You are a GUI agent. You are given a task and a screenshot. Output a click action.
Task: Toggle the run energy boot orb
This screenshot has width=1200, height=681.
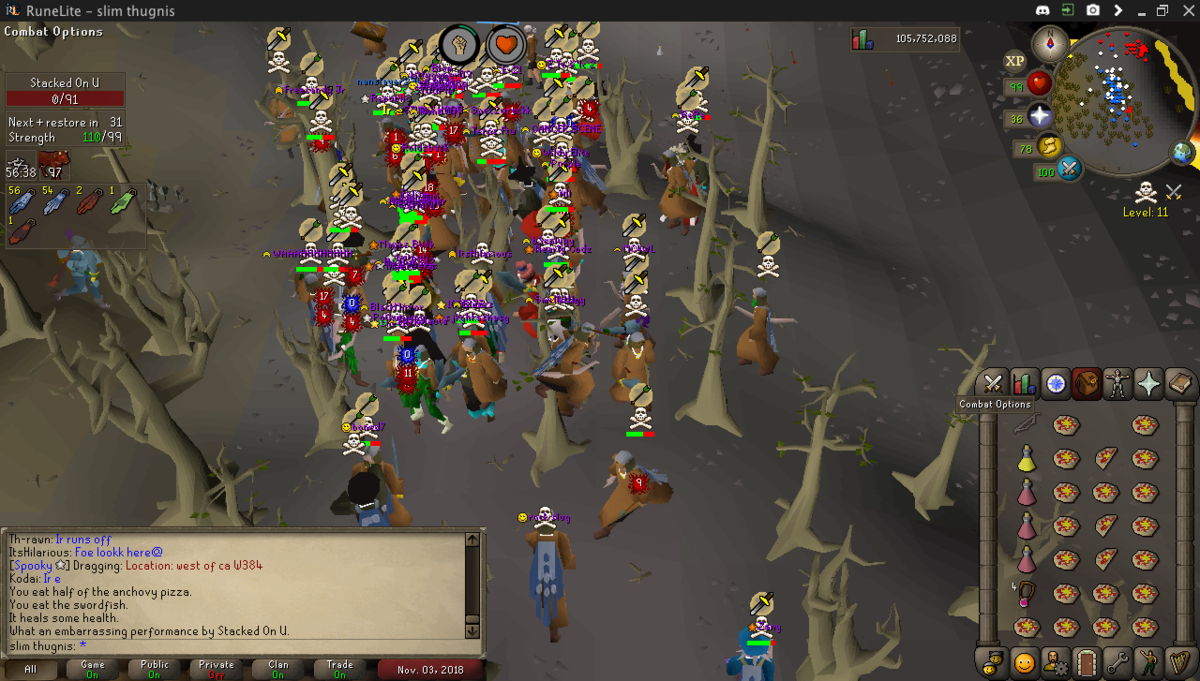coord(1049,148)
